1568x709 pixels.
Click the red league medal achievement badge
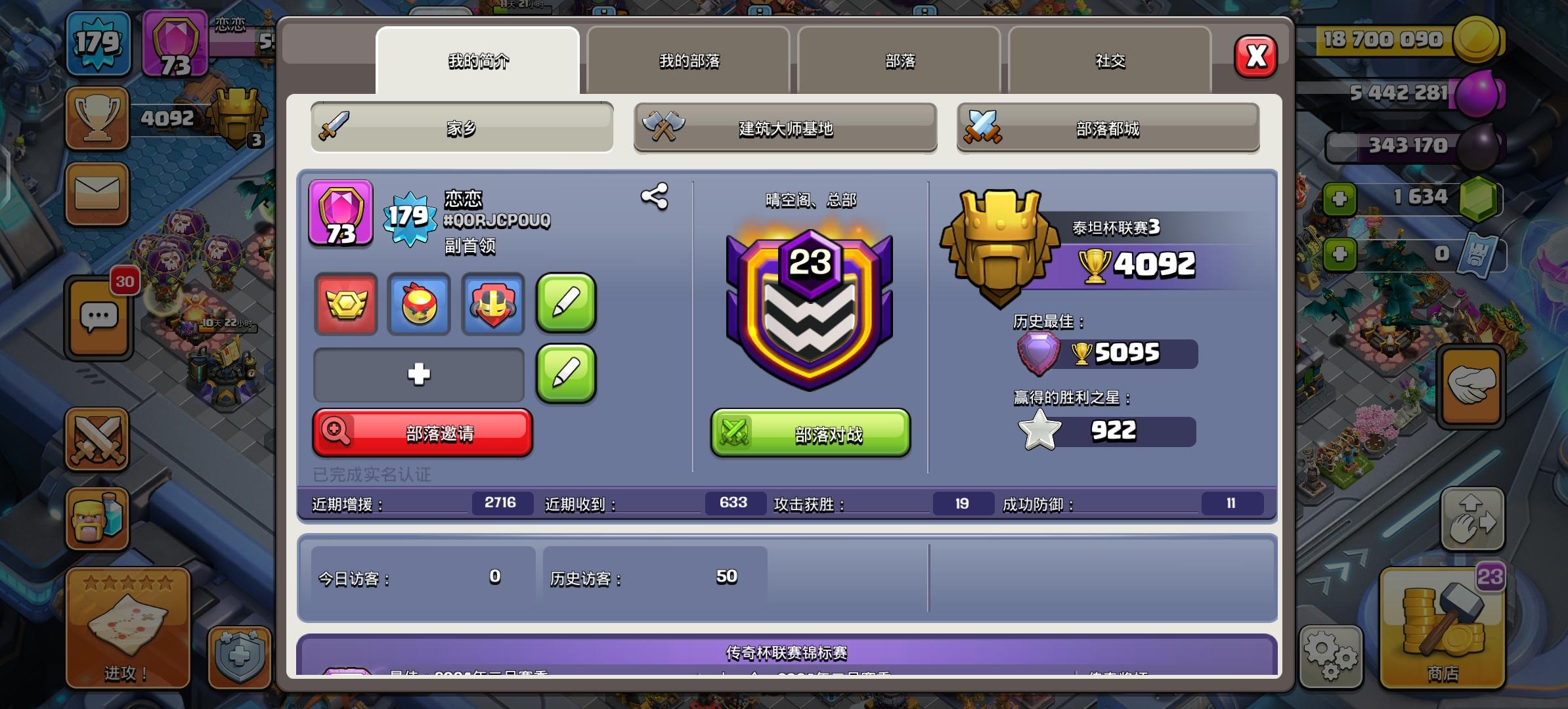(x=345, y=305)
